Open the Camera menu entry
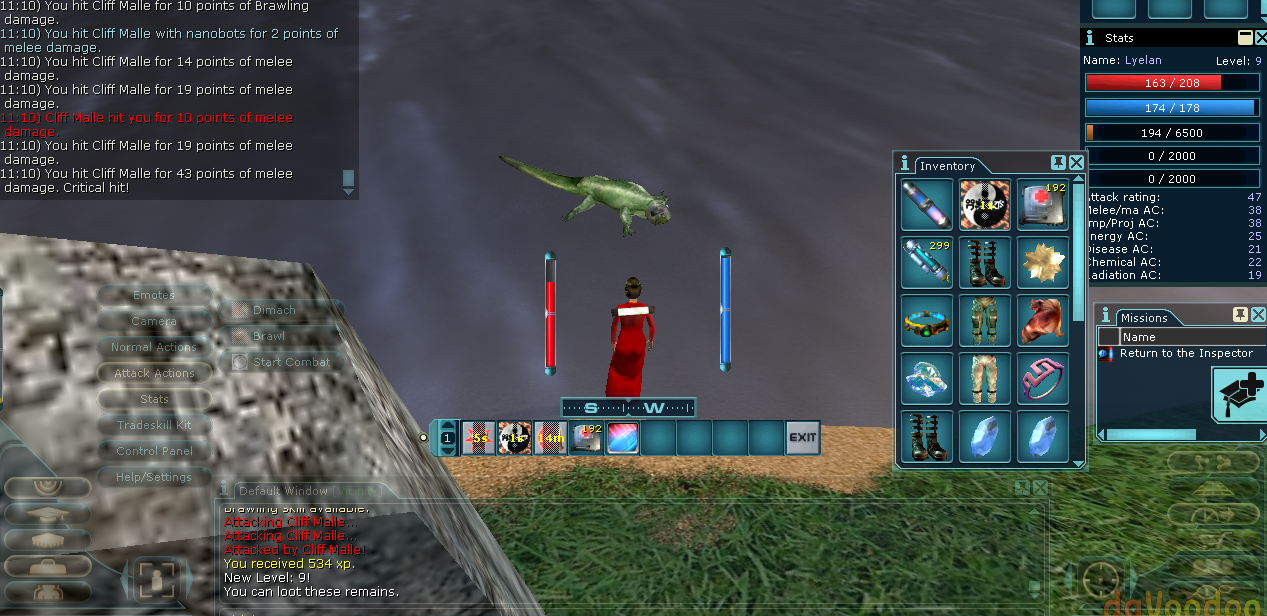1267x616 pixels. tap(154, 321)
